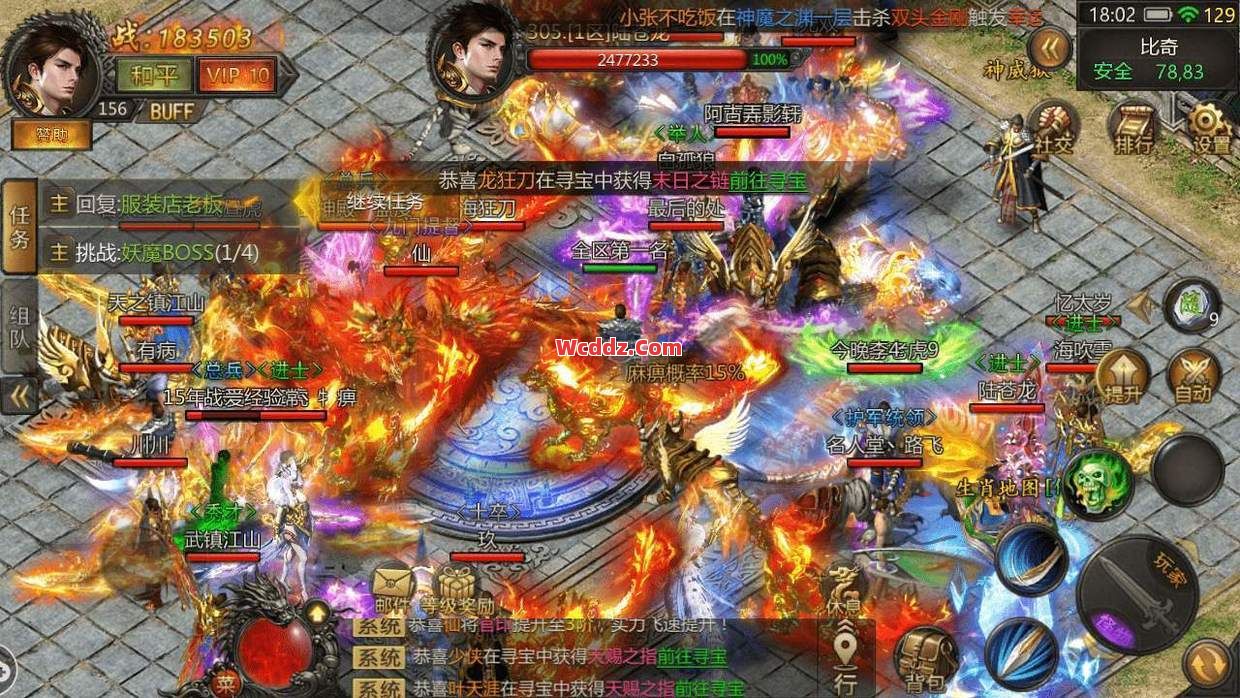Switch to the 任务 quest tab
The width and height of the screenshot is (1240, 698).
20,226
